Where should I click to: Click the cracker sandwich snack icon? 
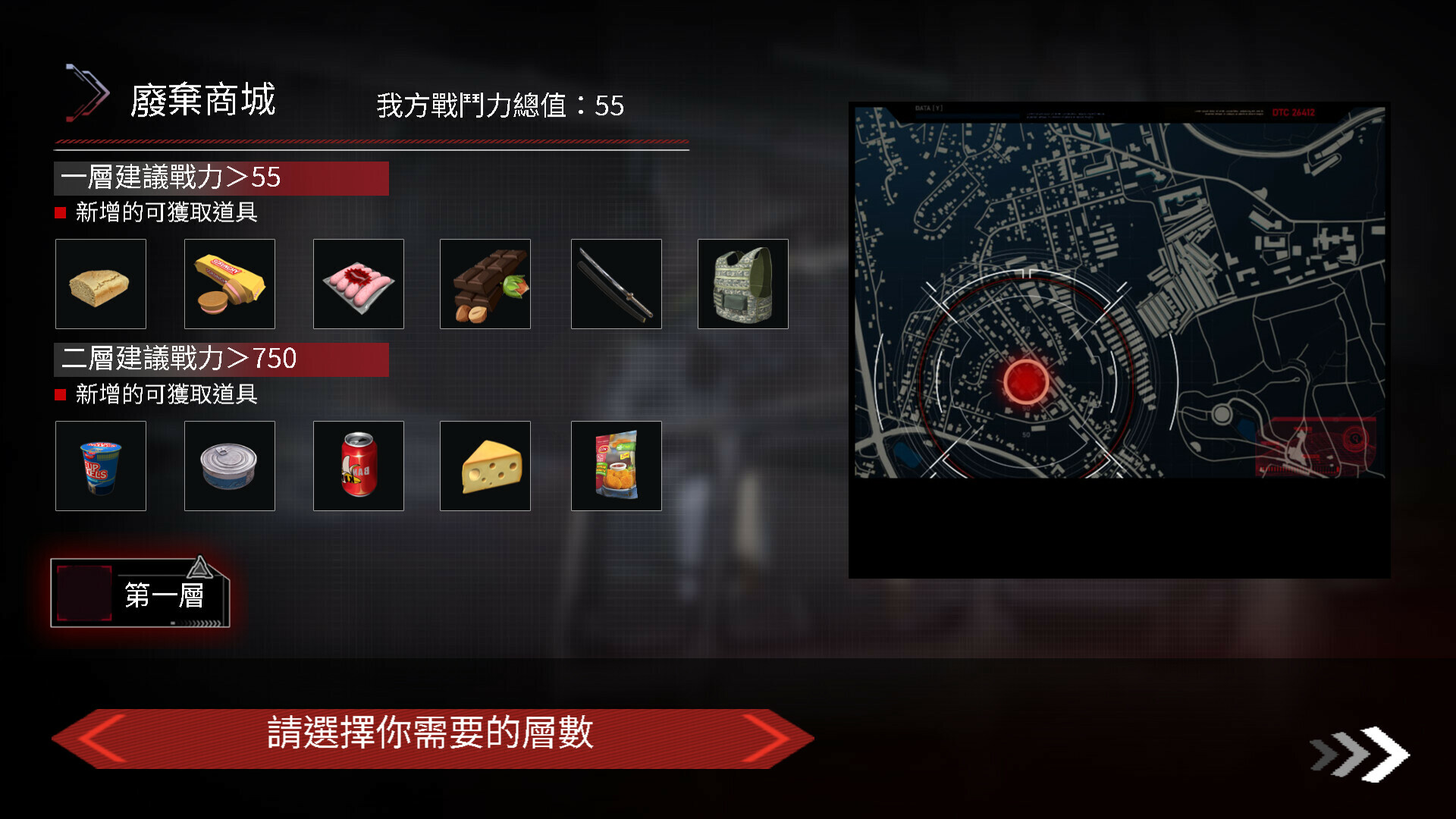[x=229, y=284]
